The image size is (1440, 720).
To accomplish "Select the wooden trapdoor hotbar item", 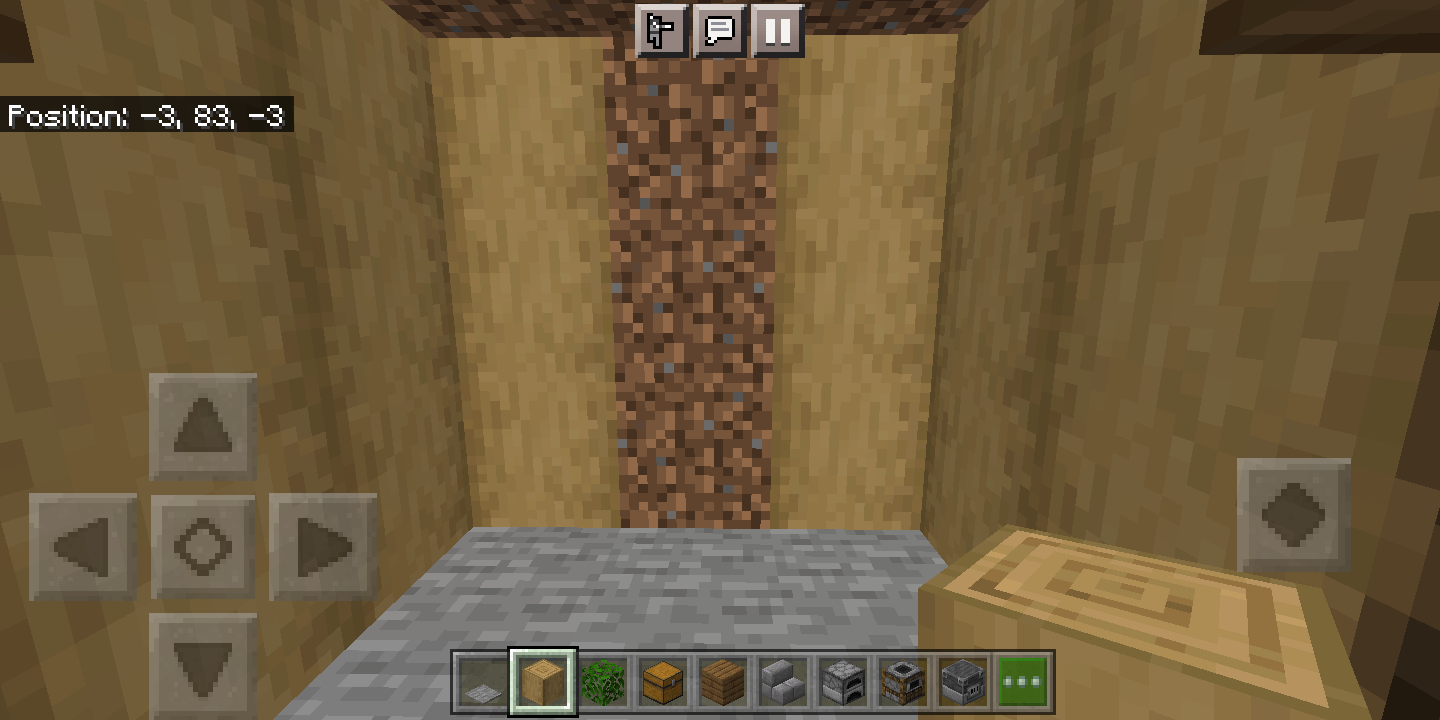I will coord(723,681).
